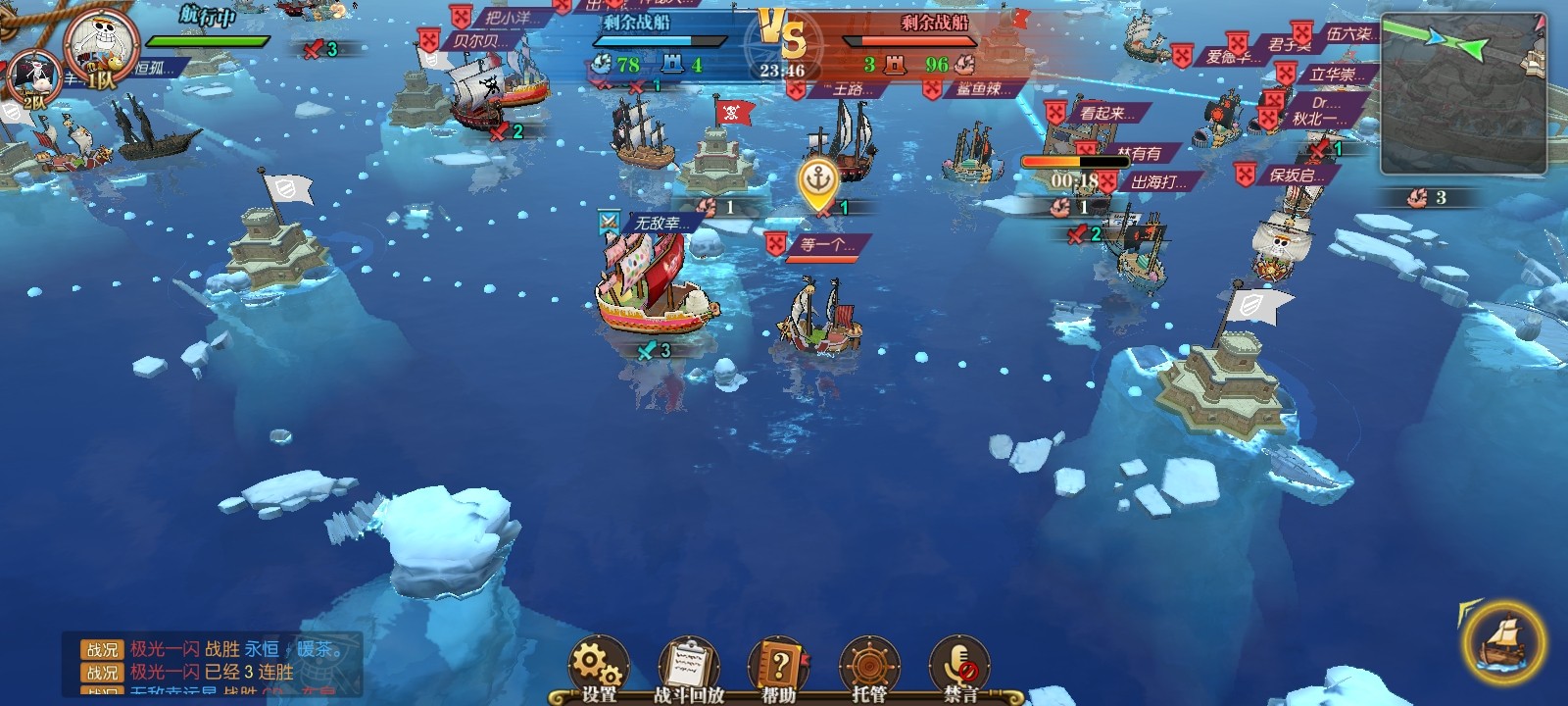This screenshot has width=1568, height=706.
Task: Select the 等一个 enemy ship label
Action: click(821, 245)
